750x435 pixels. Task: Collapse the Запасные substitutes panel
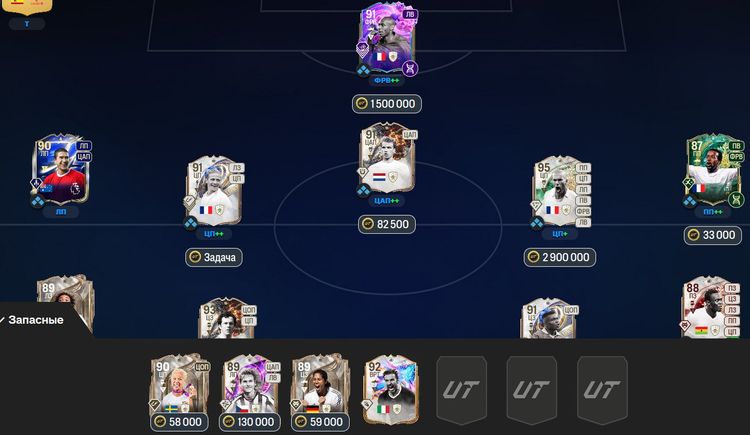pos(35,320)
